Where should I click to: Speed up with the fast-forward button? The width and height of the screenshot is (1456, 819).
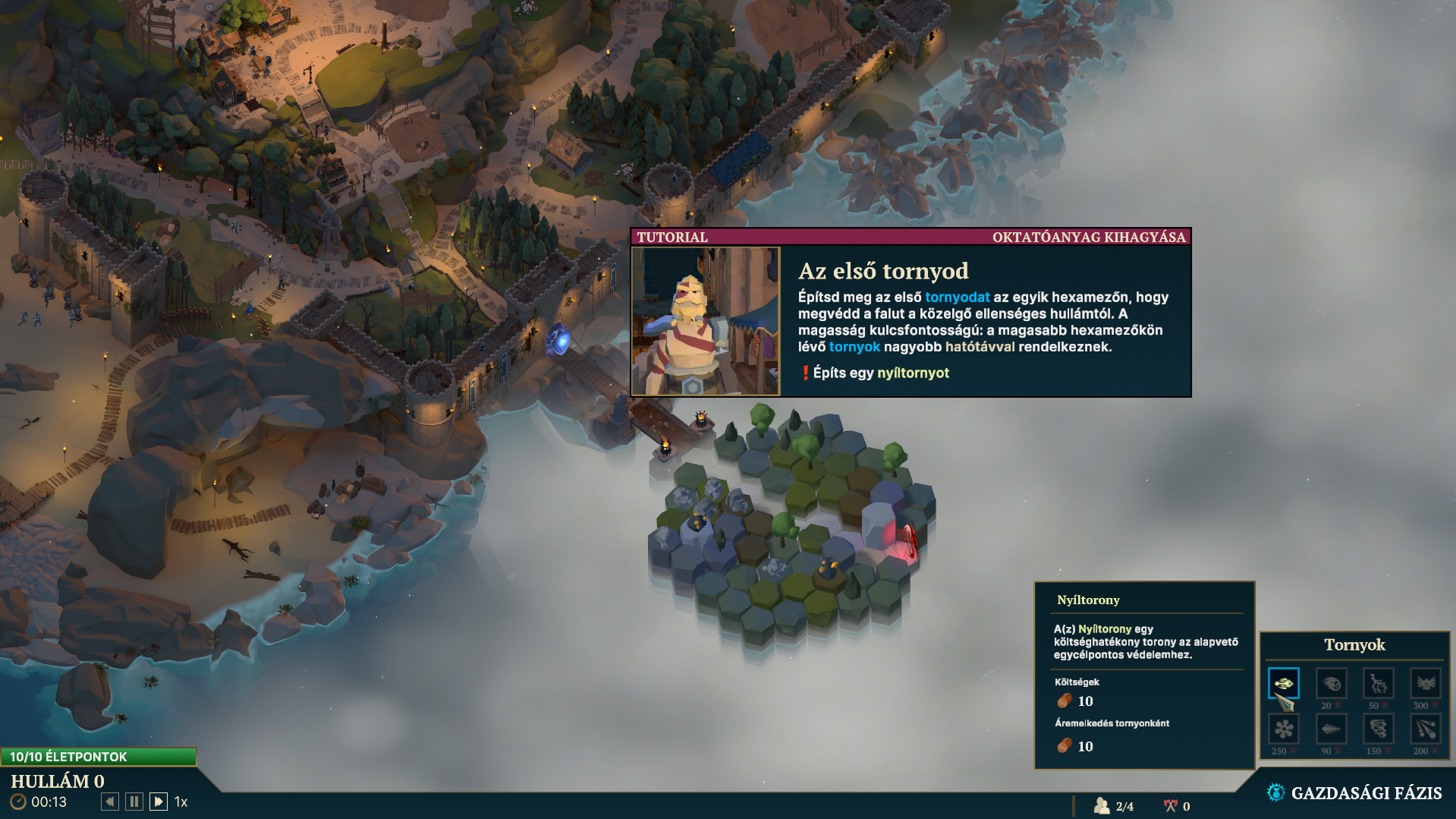pos(159,802)
